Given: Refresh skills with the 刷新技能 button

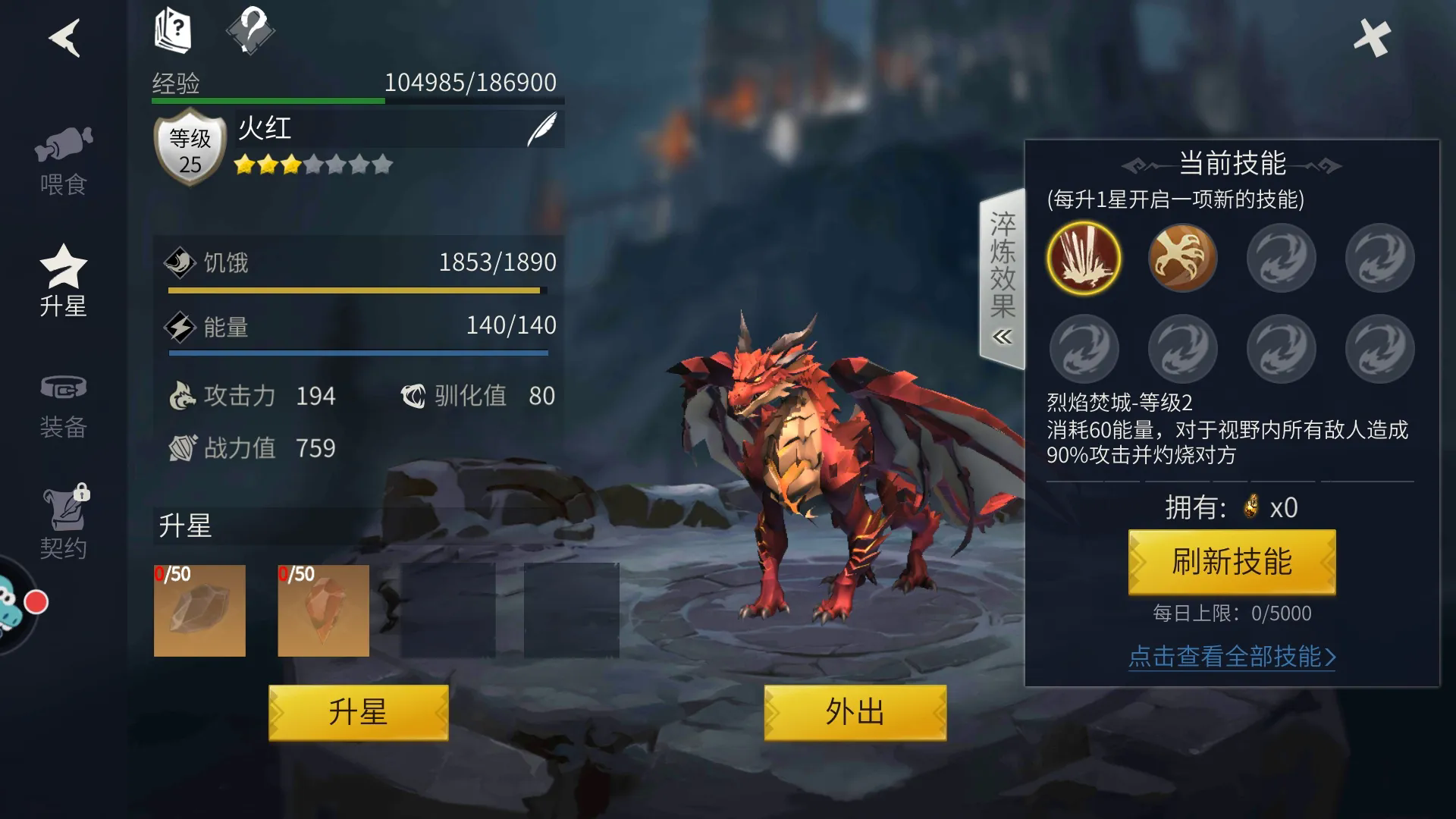Looking at the screenshot, I should 1232,562.
